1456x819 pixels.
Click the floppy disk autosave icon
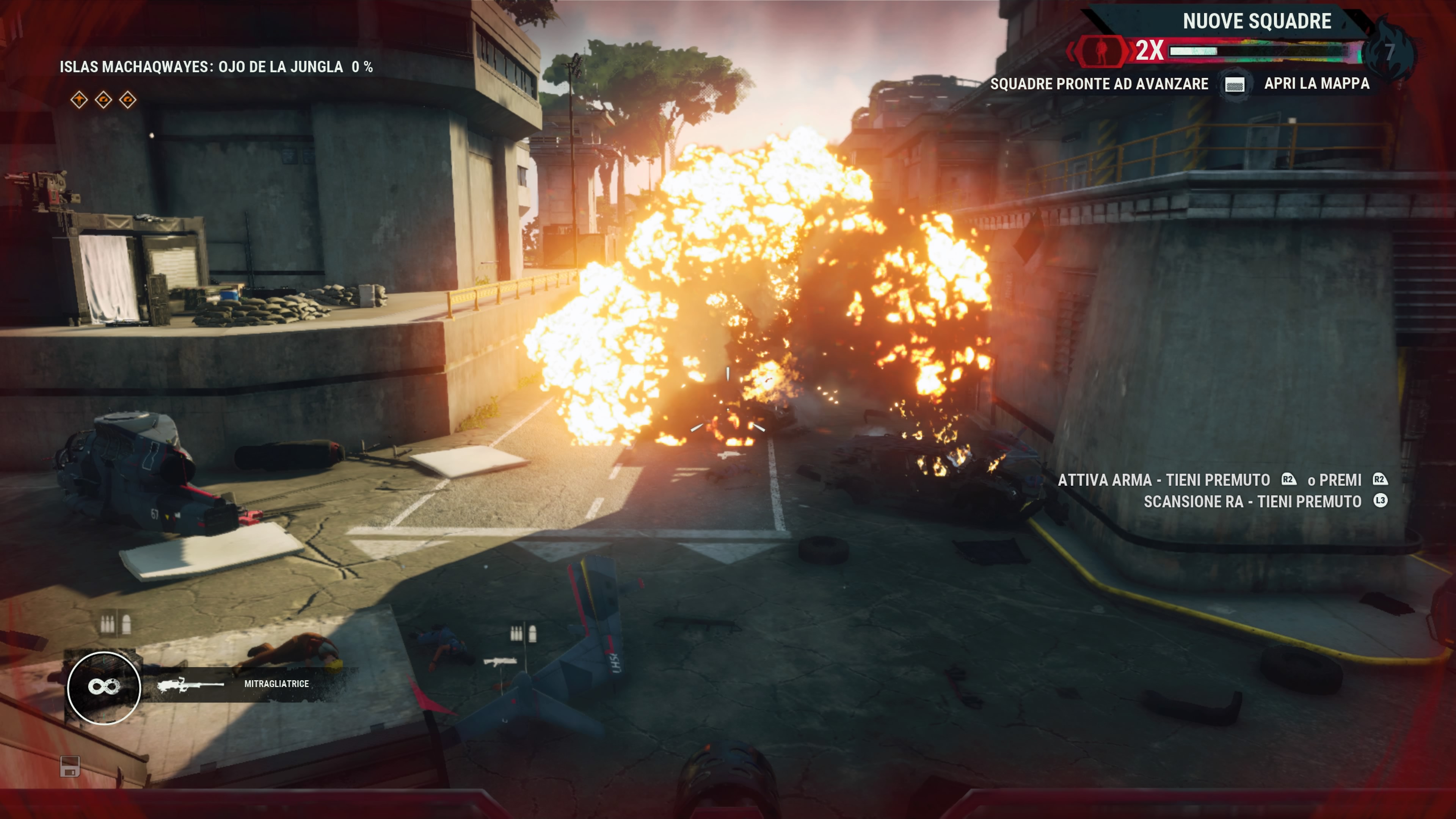point(70,766)
